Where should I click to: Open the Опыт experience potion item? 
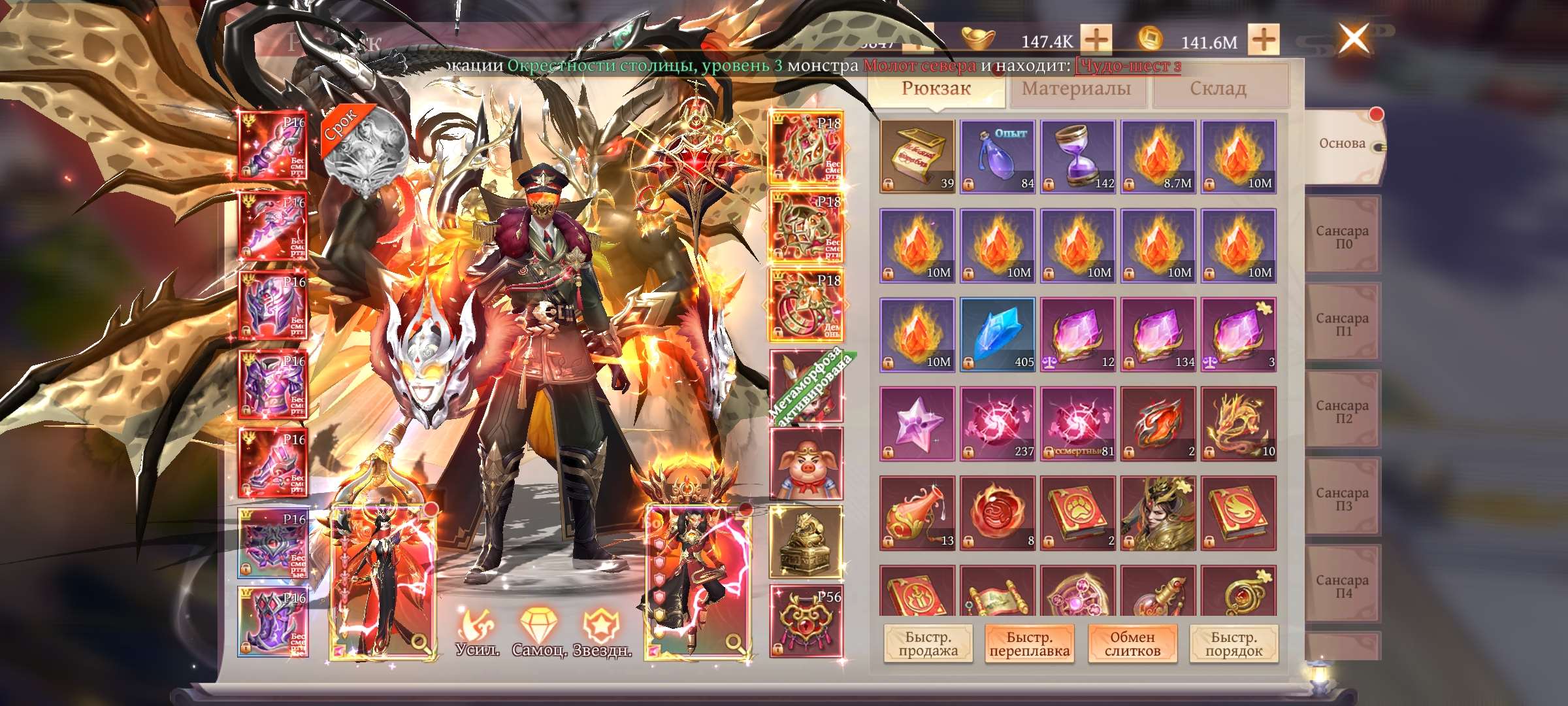coord(996,157)
